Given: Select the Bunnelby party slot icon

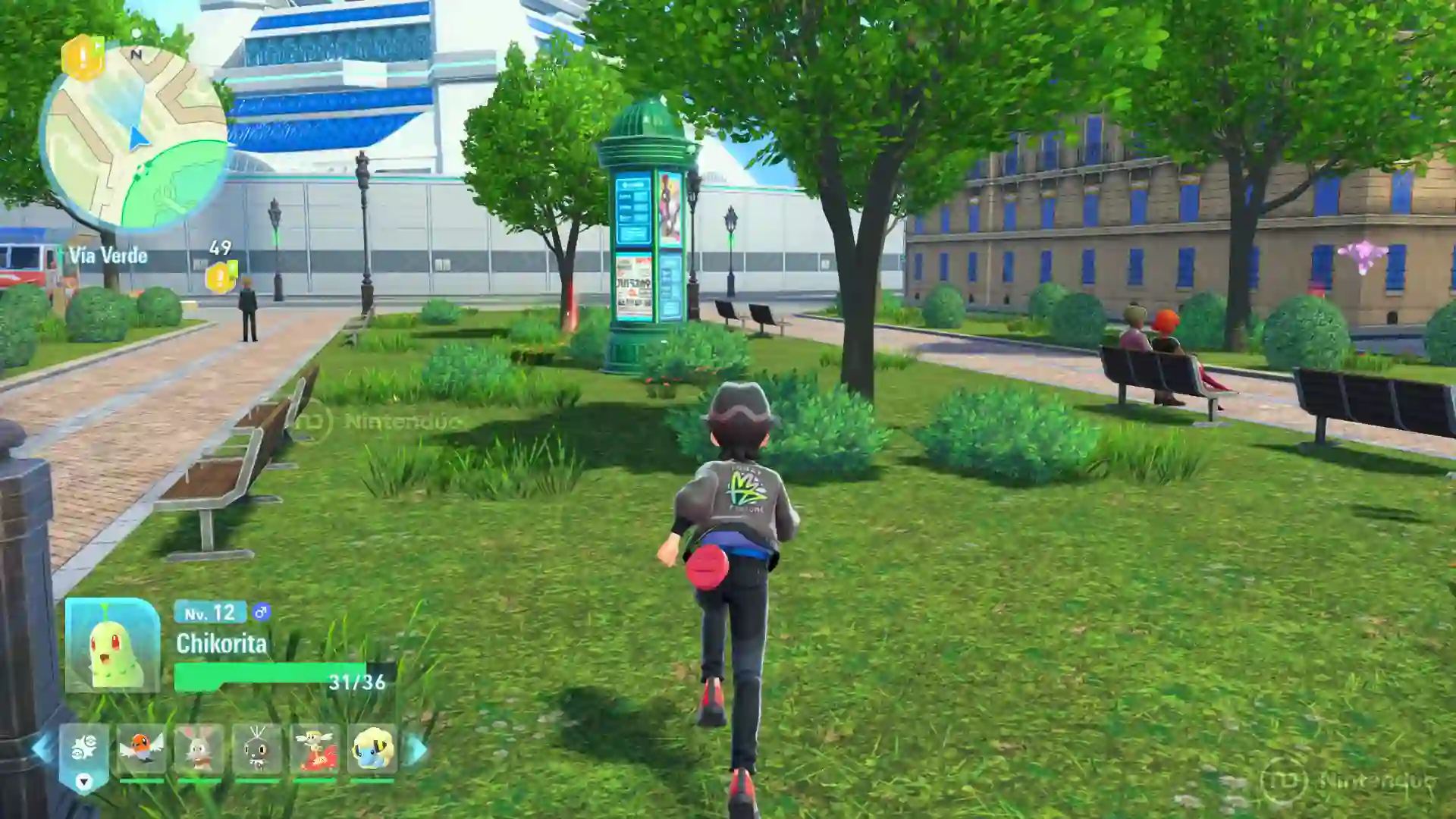Looking at the screenshot, I should tap(199, 749).
